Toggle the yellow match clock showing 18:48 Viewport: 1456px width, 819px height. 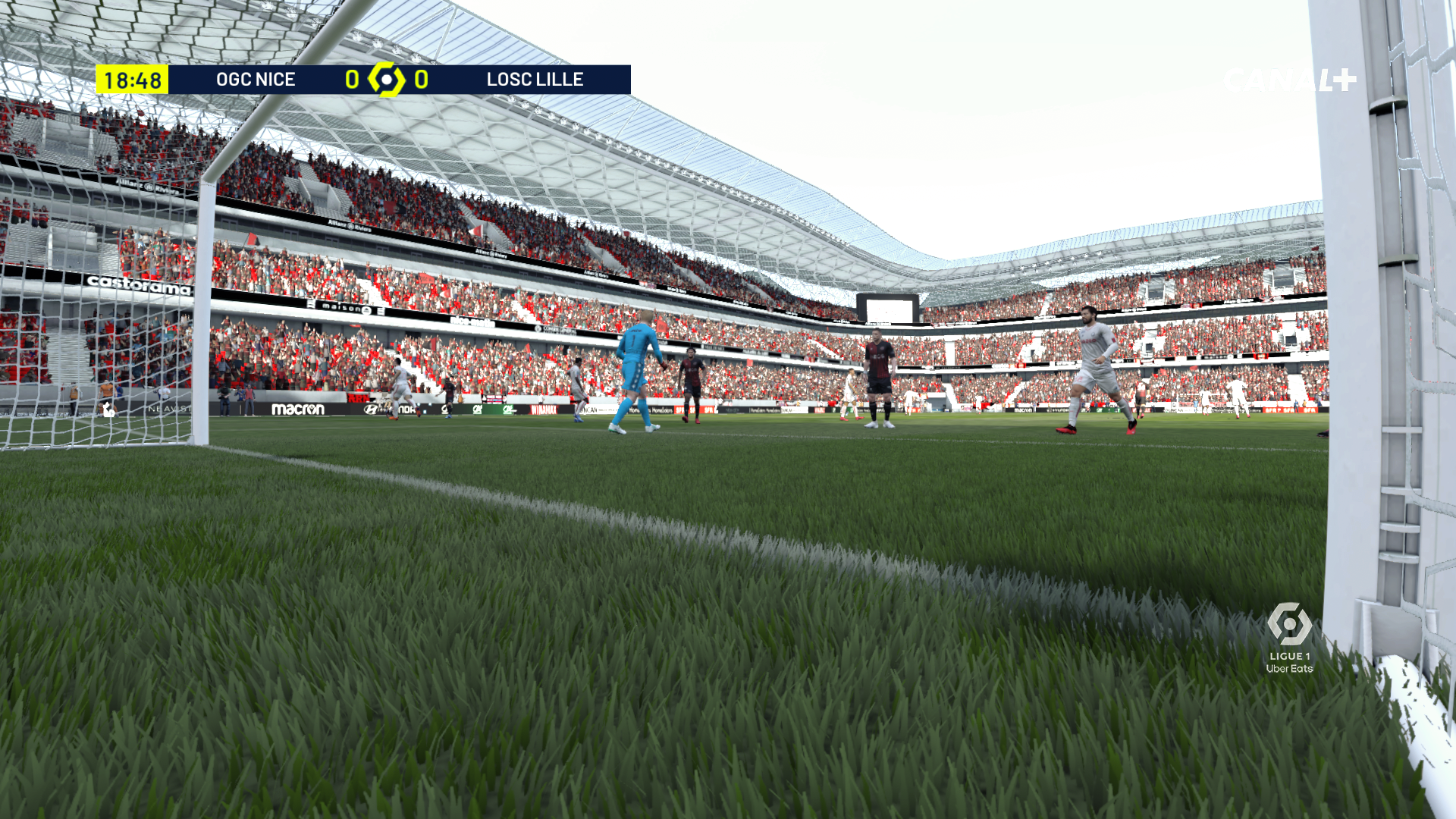click(x=131, y=78)
